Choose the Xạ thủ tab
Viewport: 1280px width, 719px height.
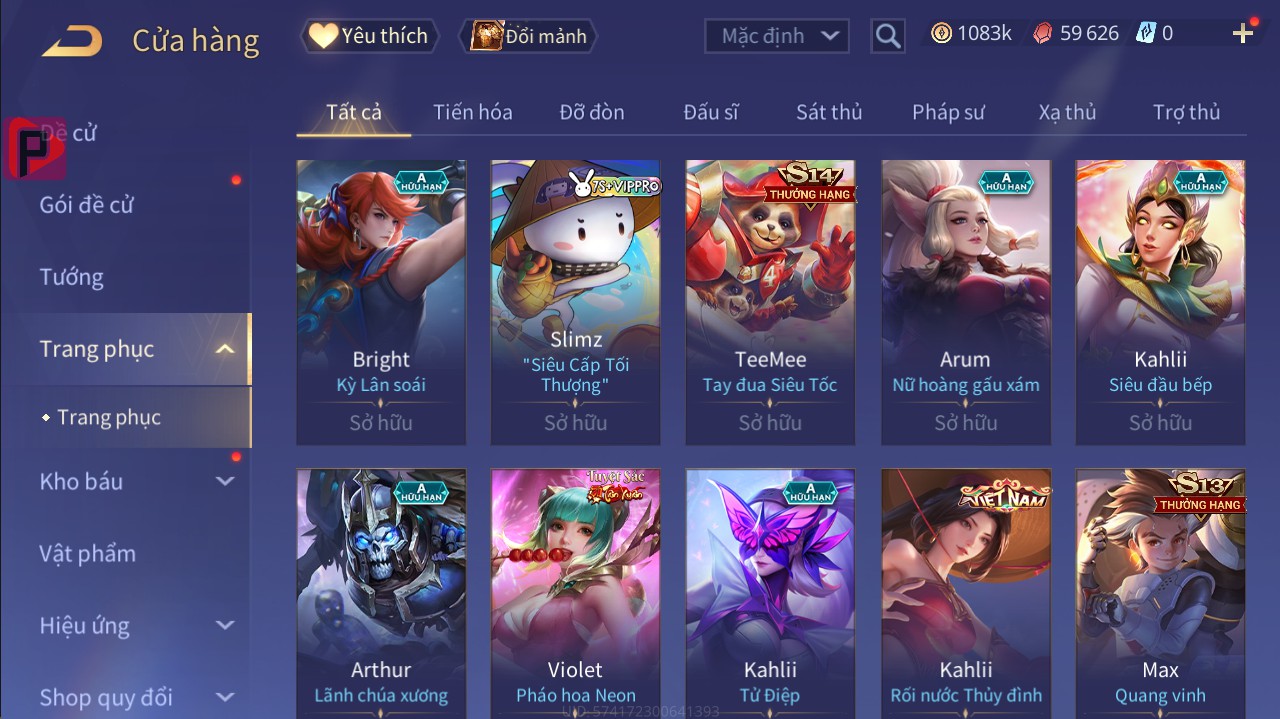click(x=1067, y=112)
